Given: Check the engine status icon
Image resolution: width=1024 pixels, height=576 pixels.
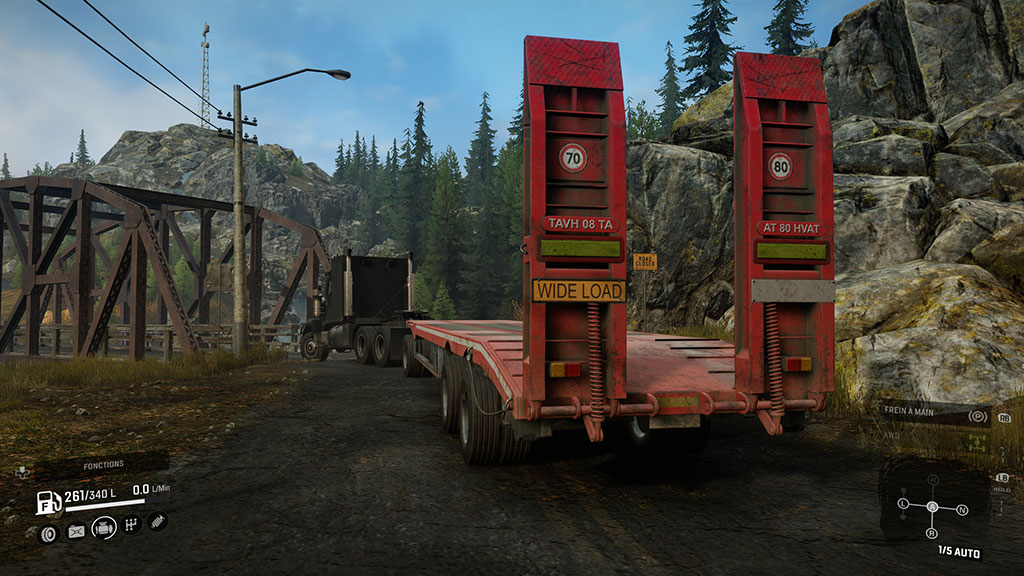Looking at the screenshot, I should (104, 527).
